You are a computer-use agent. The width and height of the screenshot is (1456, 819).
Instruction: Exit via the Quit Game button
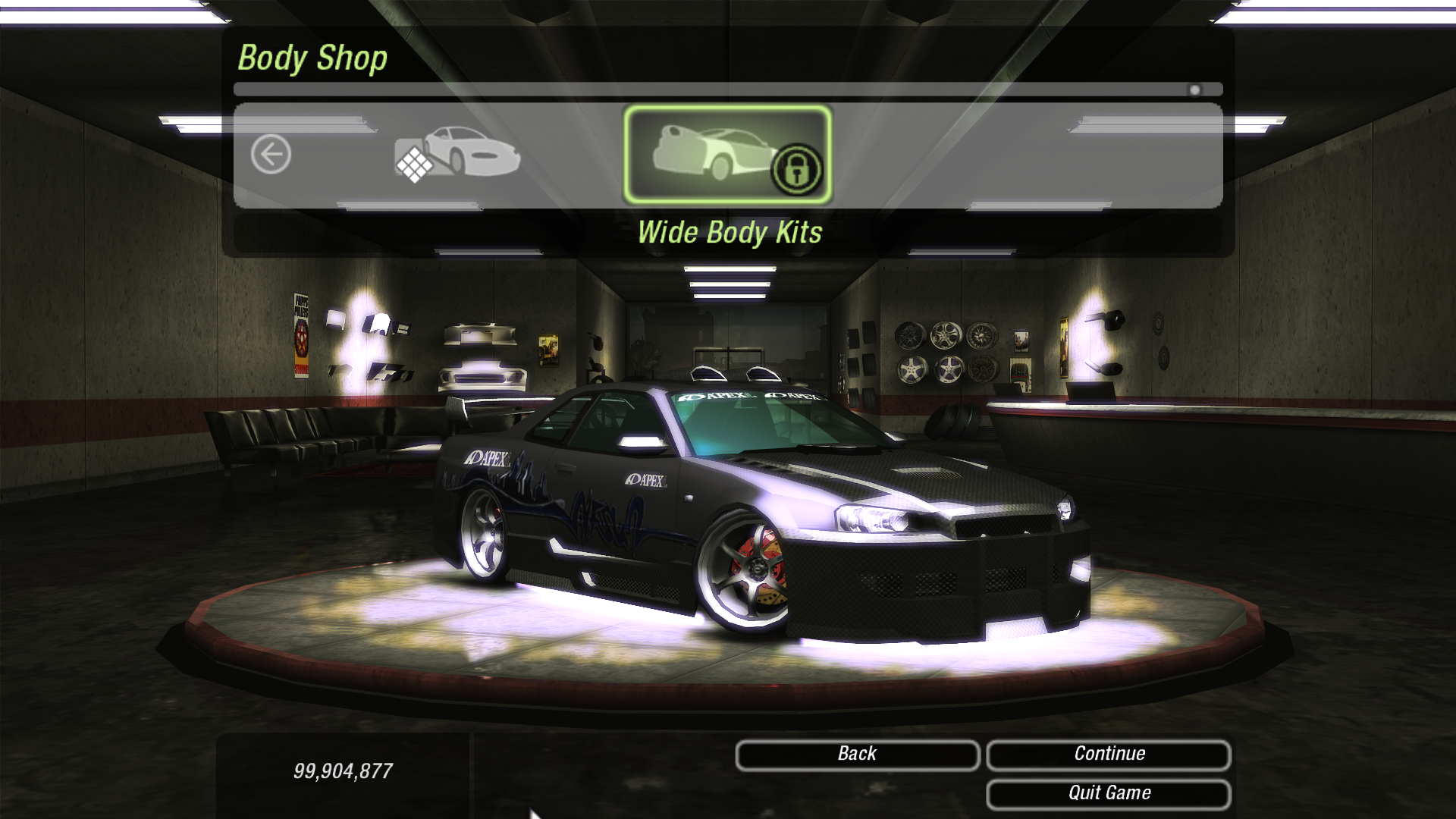coord(1108,793)
